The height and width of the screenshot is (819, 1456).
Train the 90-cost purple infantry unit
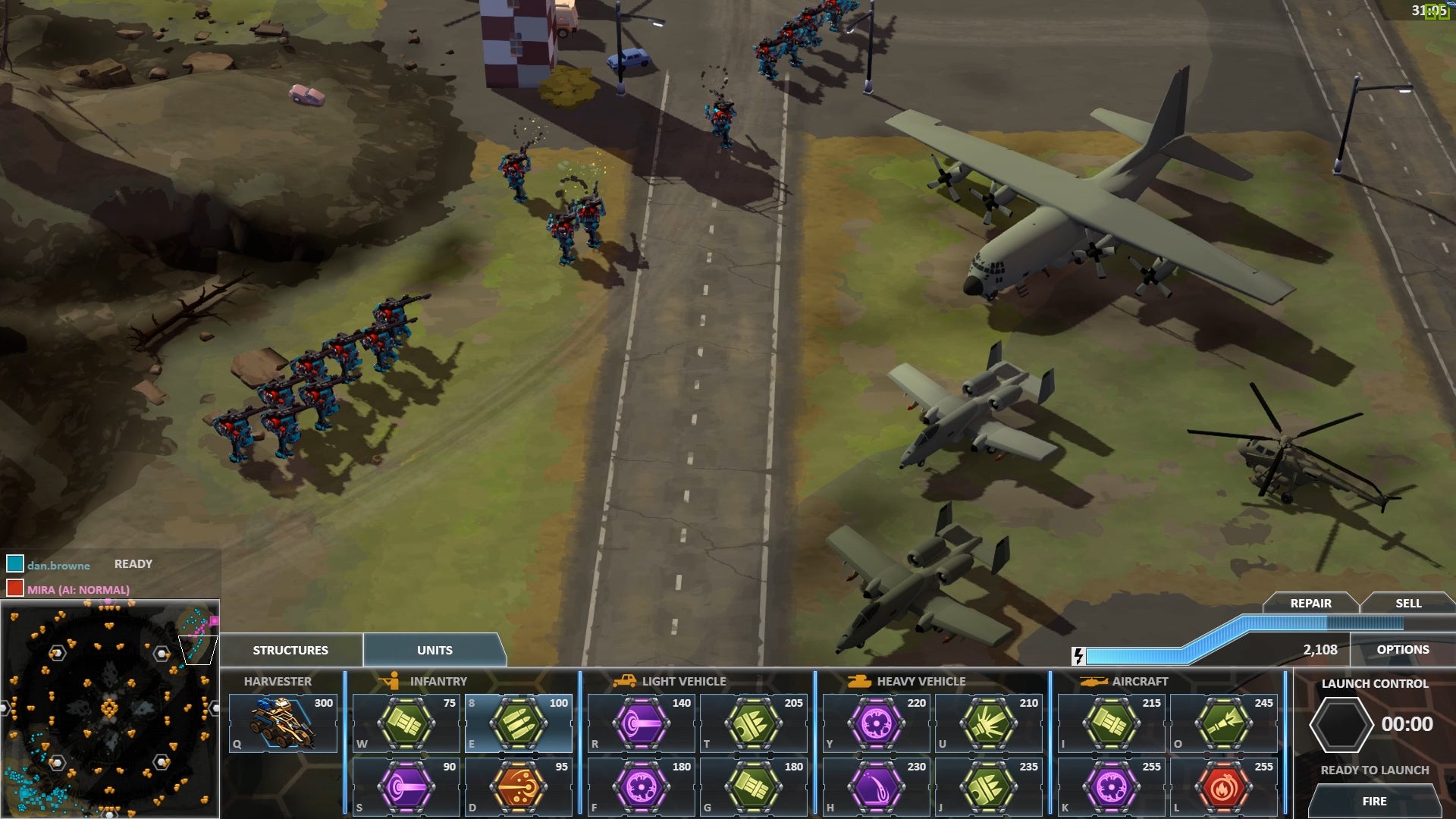tap(406, 787)
